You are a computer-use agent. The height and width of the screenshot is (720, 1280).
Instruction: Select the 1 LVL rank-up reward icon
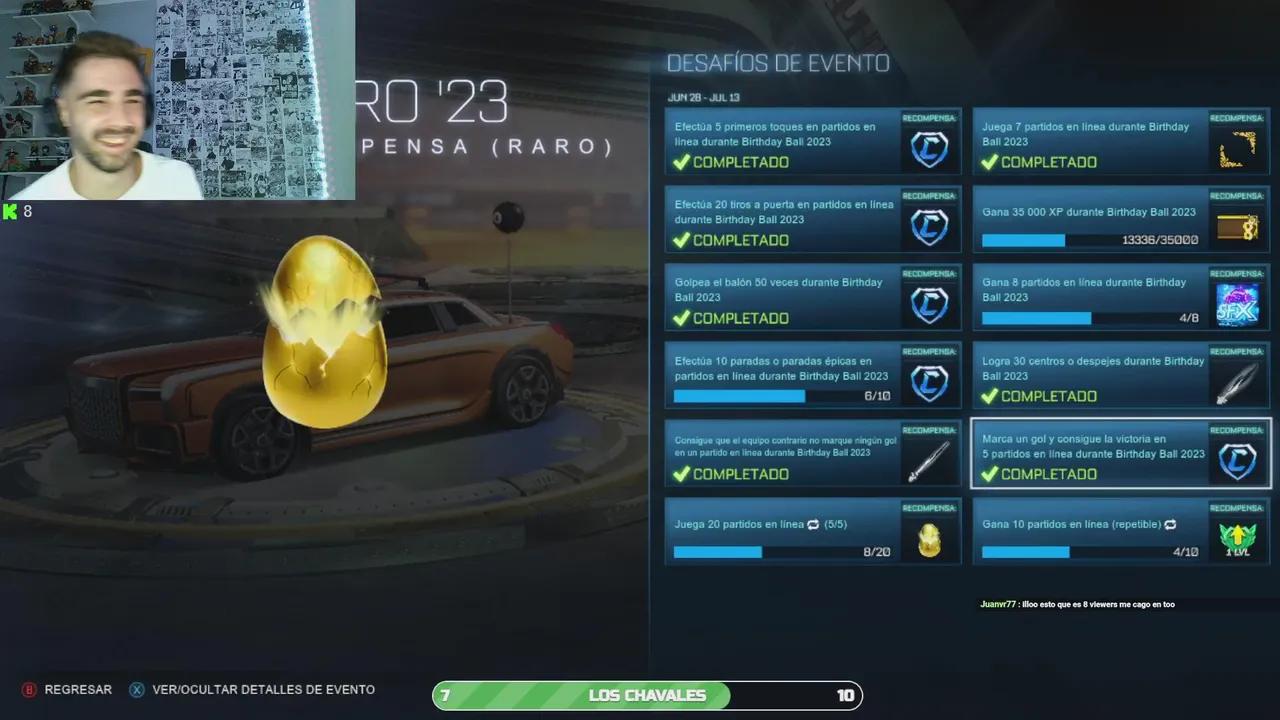[1237, 538]
